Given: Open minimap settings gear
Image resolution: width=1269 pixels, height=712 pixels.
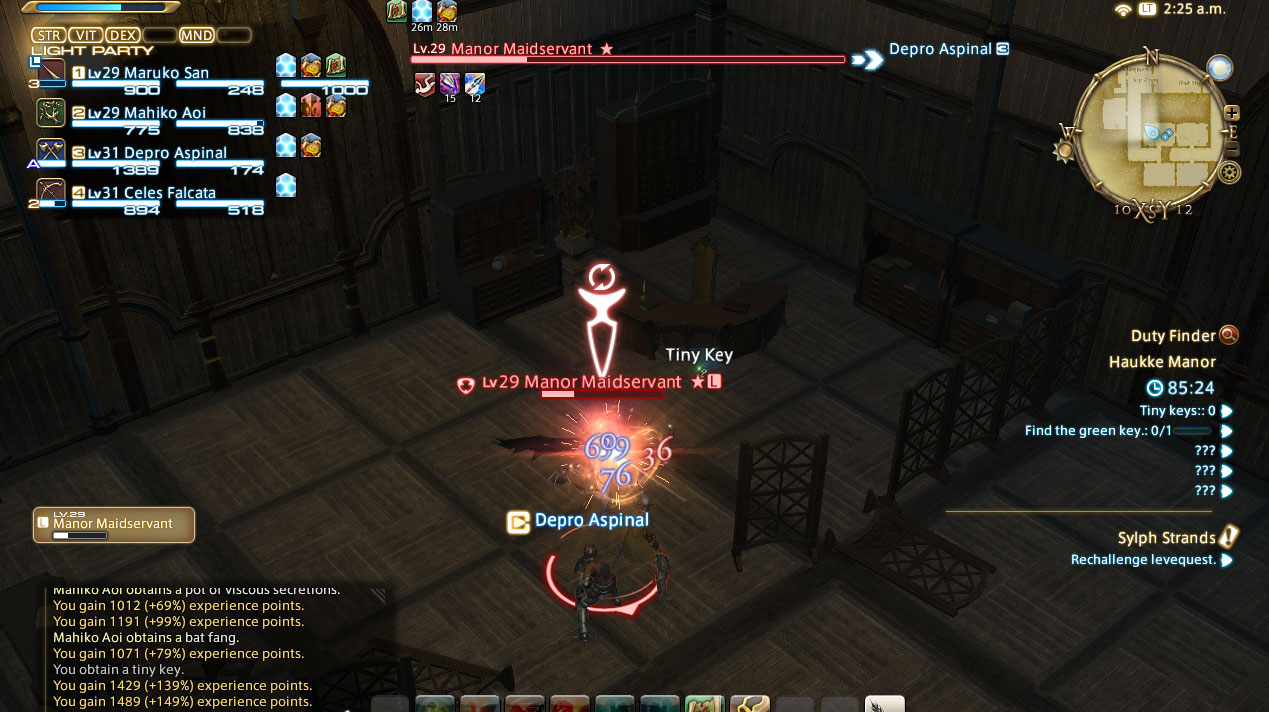Looking at the screenshot, I should click(x=1229, y=173).
